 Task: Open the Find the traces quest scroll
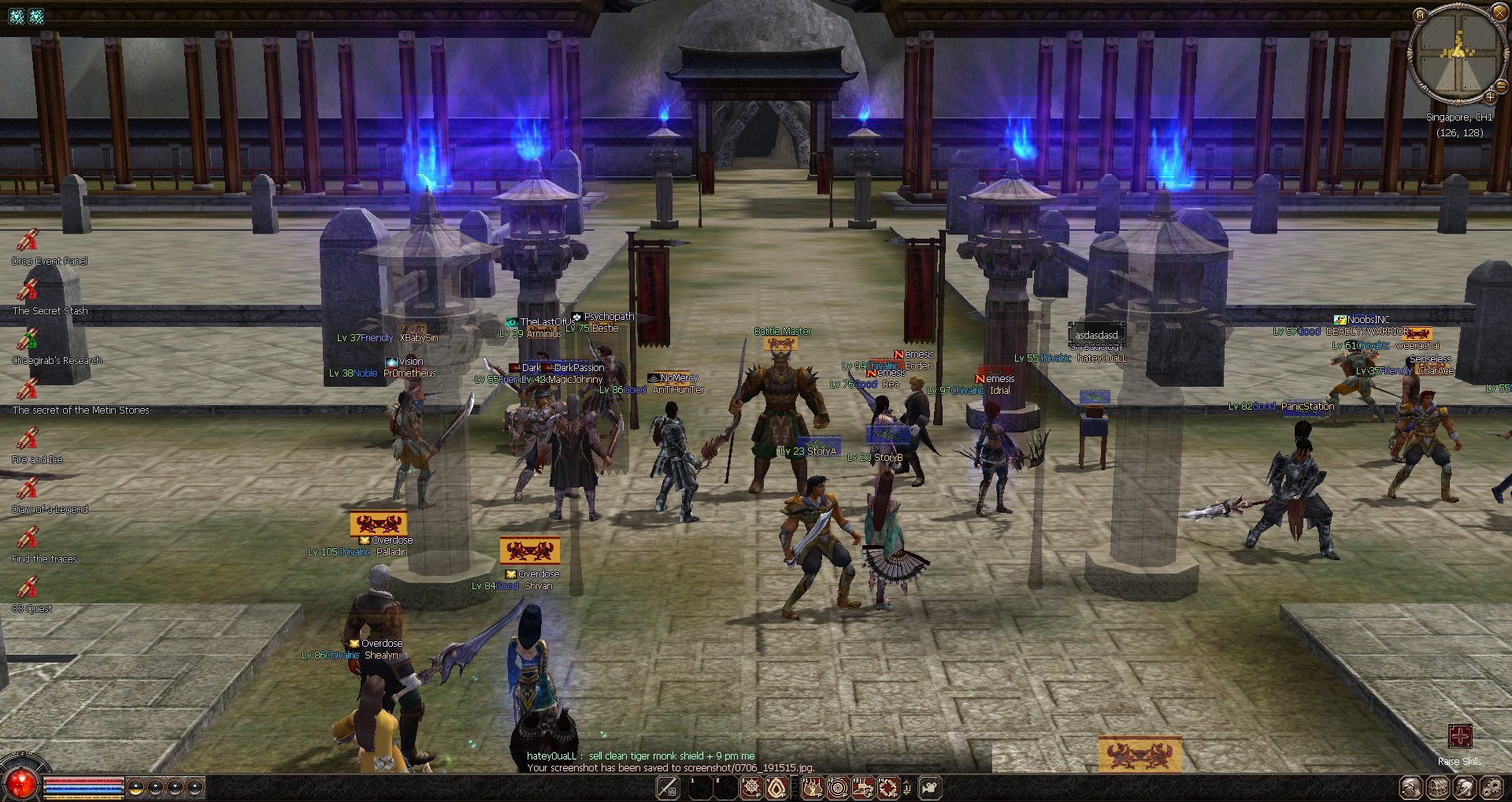click(x=28, y=538)
